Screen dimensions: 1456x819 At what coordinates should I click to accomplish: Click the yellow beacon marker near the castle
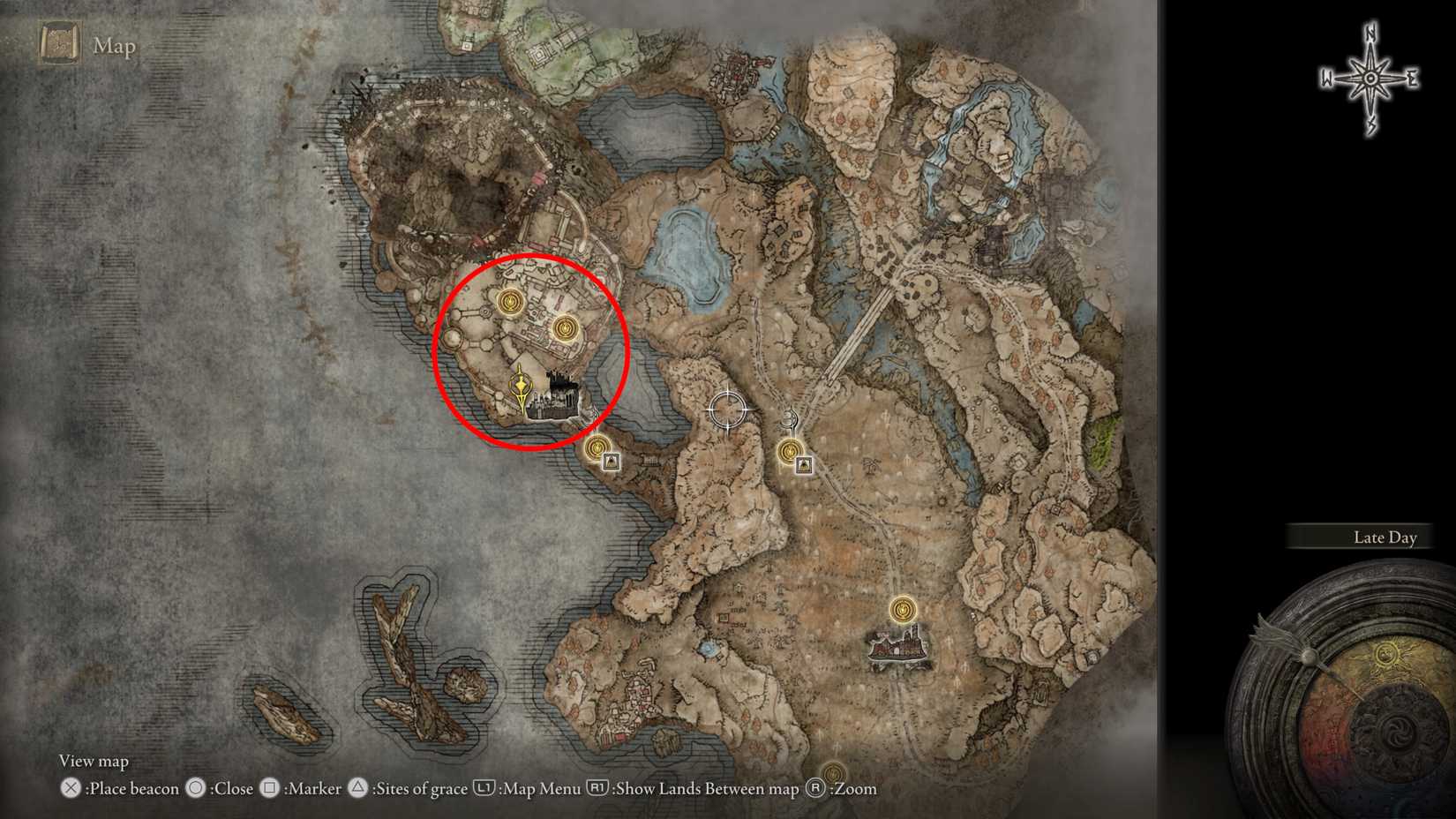click(522, 386)
